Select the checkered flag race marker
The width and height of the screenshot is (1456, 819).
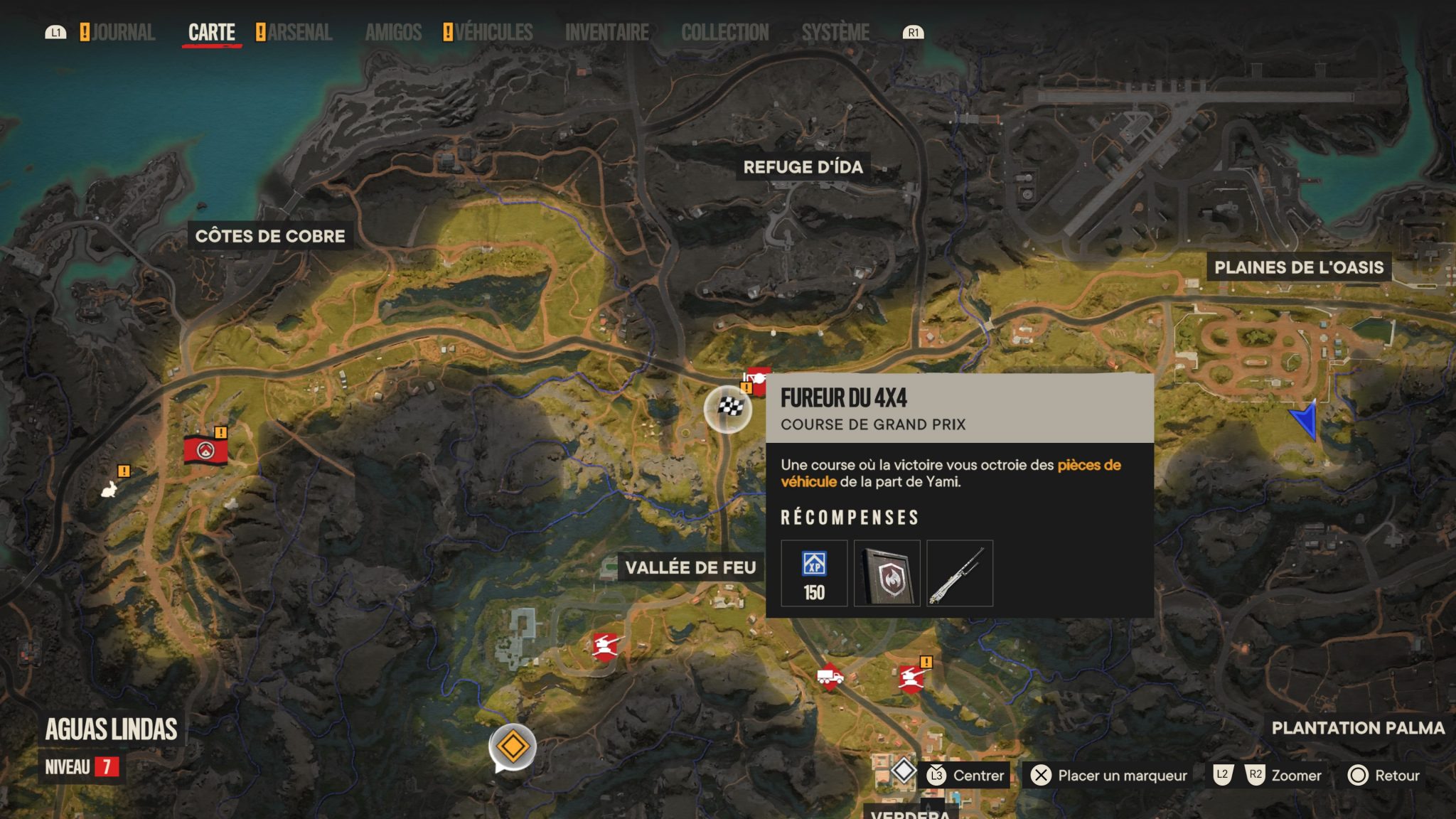tap(728, 409)
